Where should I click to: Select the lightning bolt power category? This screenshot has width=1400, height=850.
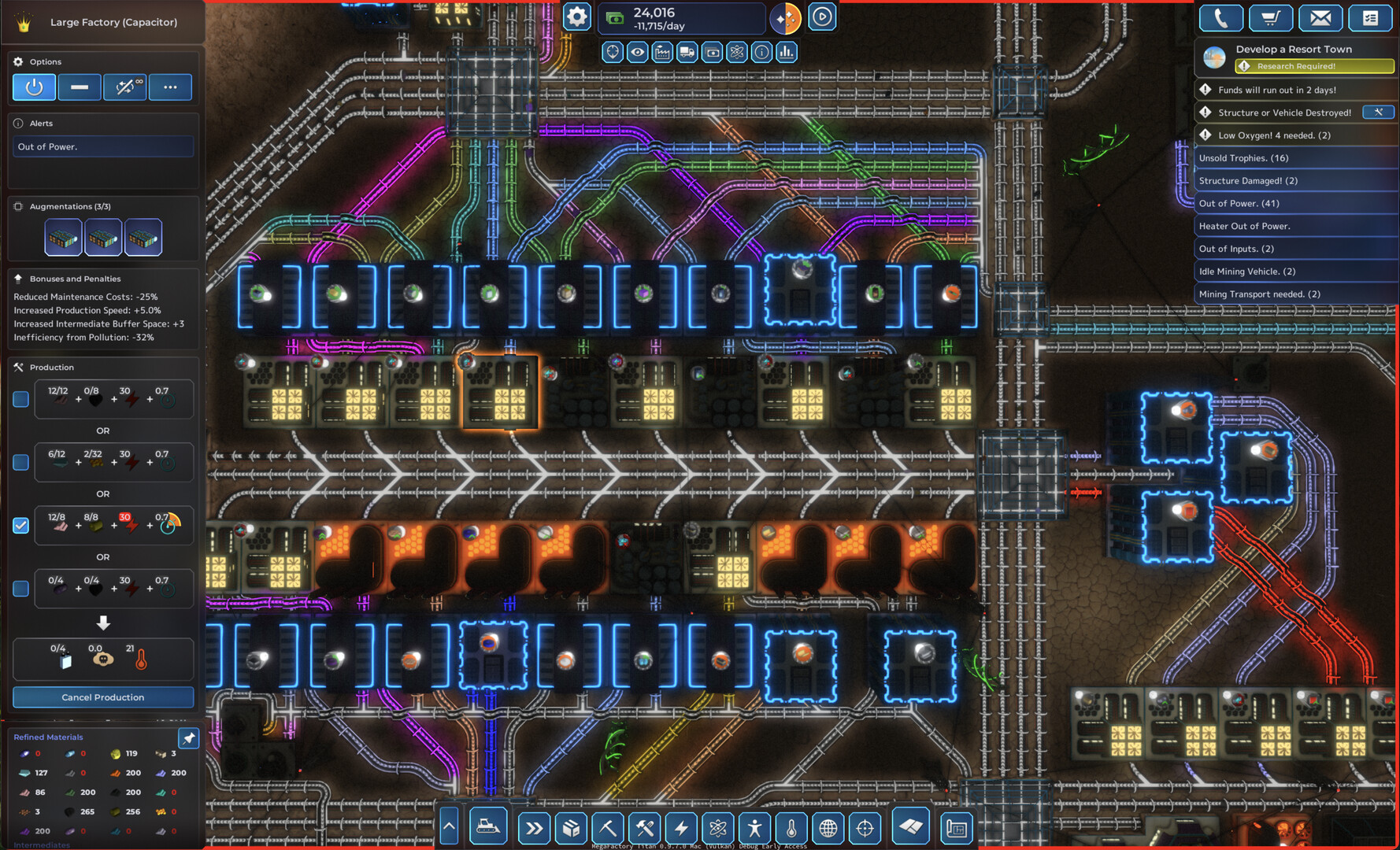(681, 828)
